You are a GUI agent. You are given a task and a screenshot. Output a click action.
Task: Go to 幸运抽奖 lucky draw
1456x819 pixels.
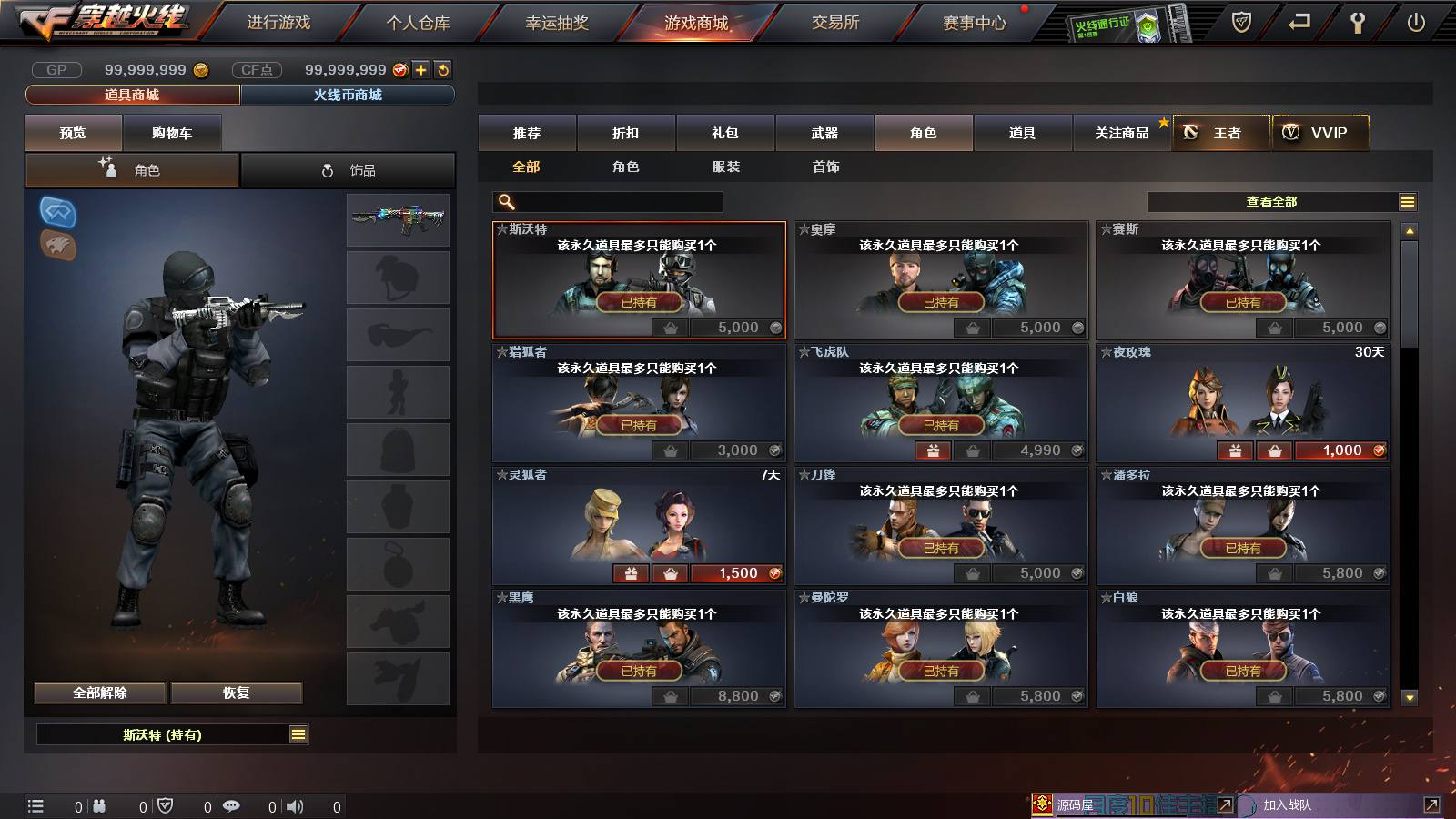pyautogui.click(x=557, y=23)
